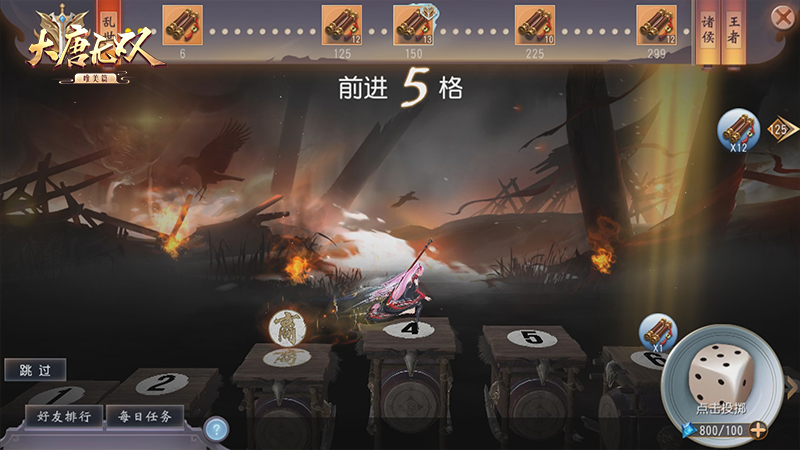Viewport: 800px width, 450px height.
Task: Open the question mark help icon
Action: click(216, 429)
